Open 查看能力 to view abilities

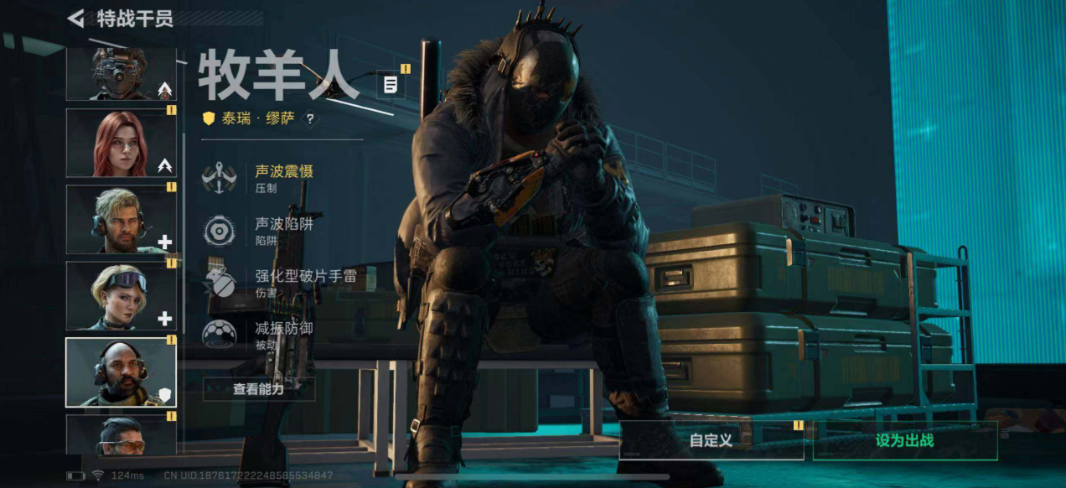tap(258, 389)
